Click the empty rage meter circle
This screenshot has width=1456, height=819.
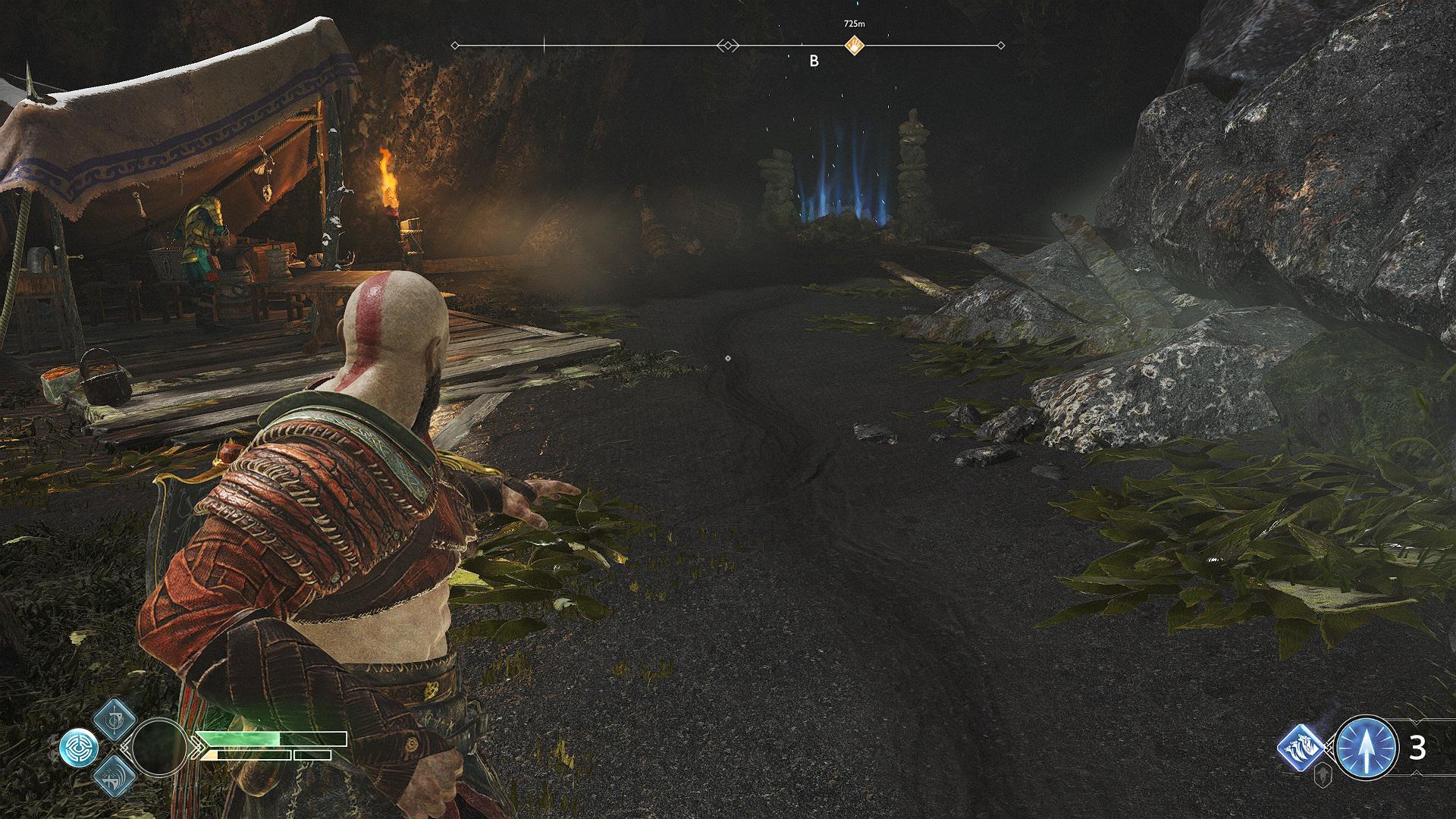coord(159,747)
